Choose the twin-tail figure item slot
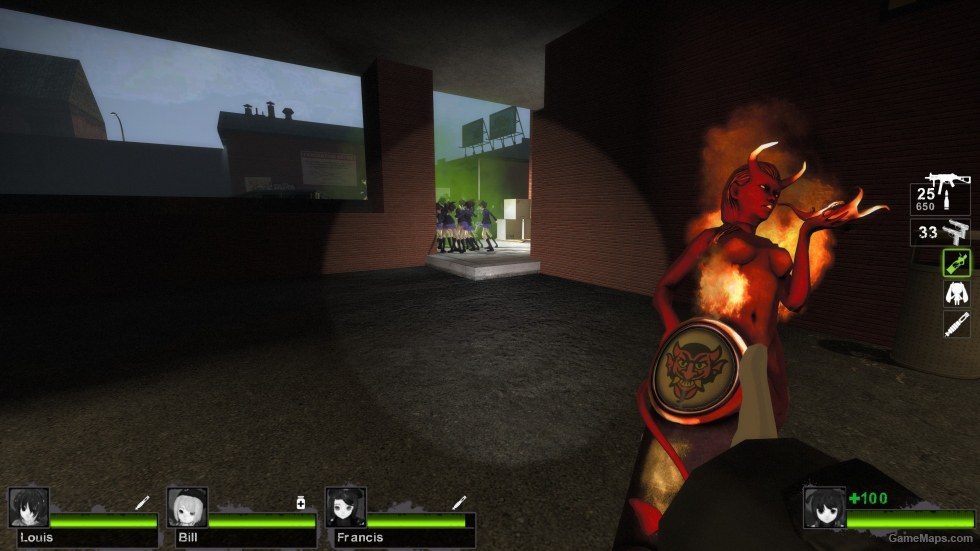The width and height of the screenshot is (980, 551). coord(957,293)
